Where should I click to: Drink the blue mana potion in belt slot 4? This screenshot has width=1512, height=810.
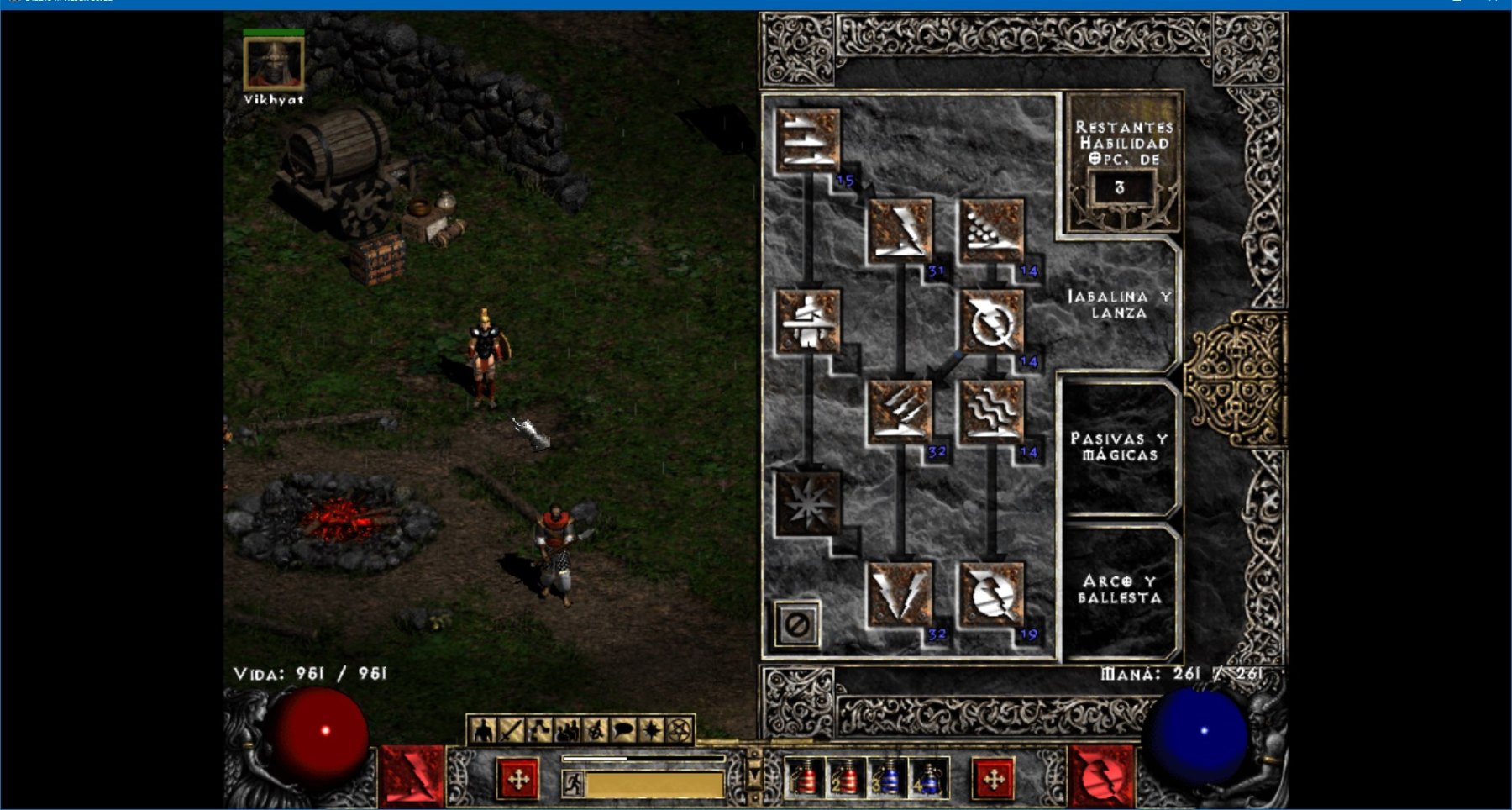[930, 779]
